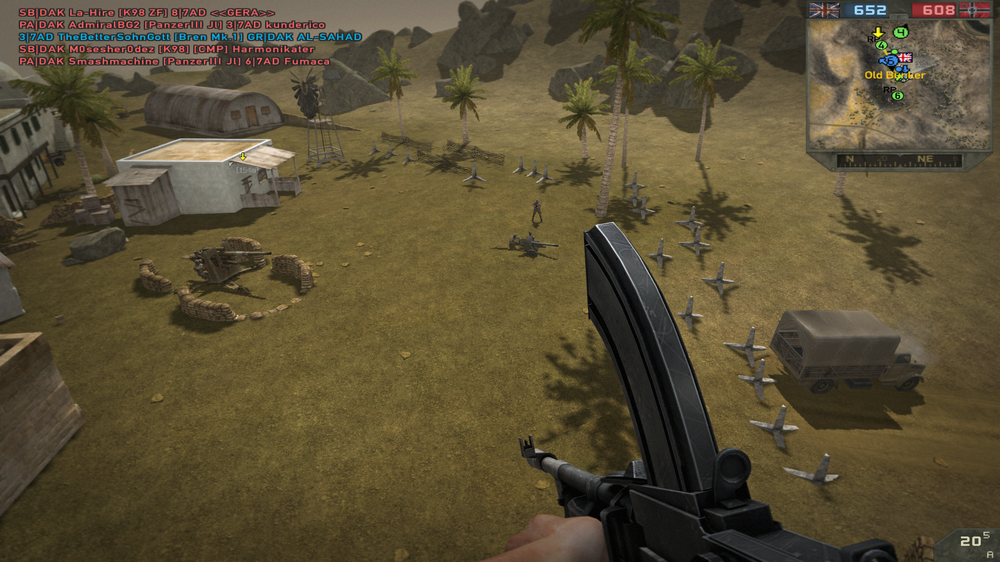1000x562 pixels.
Task: Click the British Union Jack team flag
Action: pyautogui.click(x=824, y=10)
